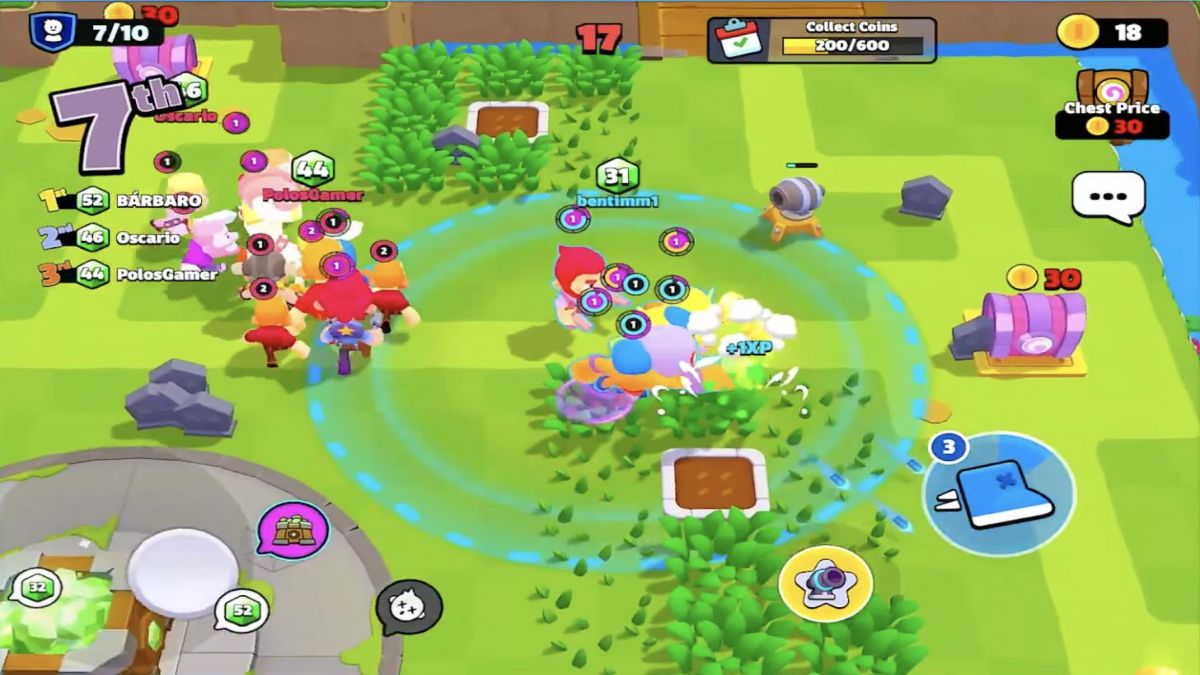The height and width of the screenshot is (675, 1200).
Task: Open the Collect Coins quest tracker
Action: click(x=822, y=40)
